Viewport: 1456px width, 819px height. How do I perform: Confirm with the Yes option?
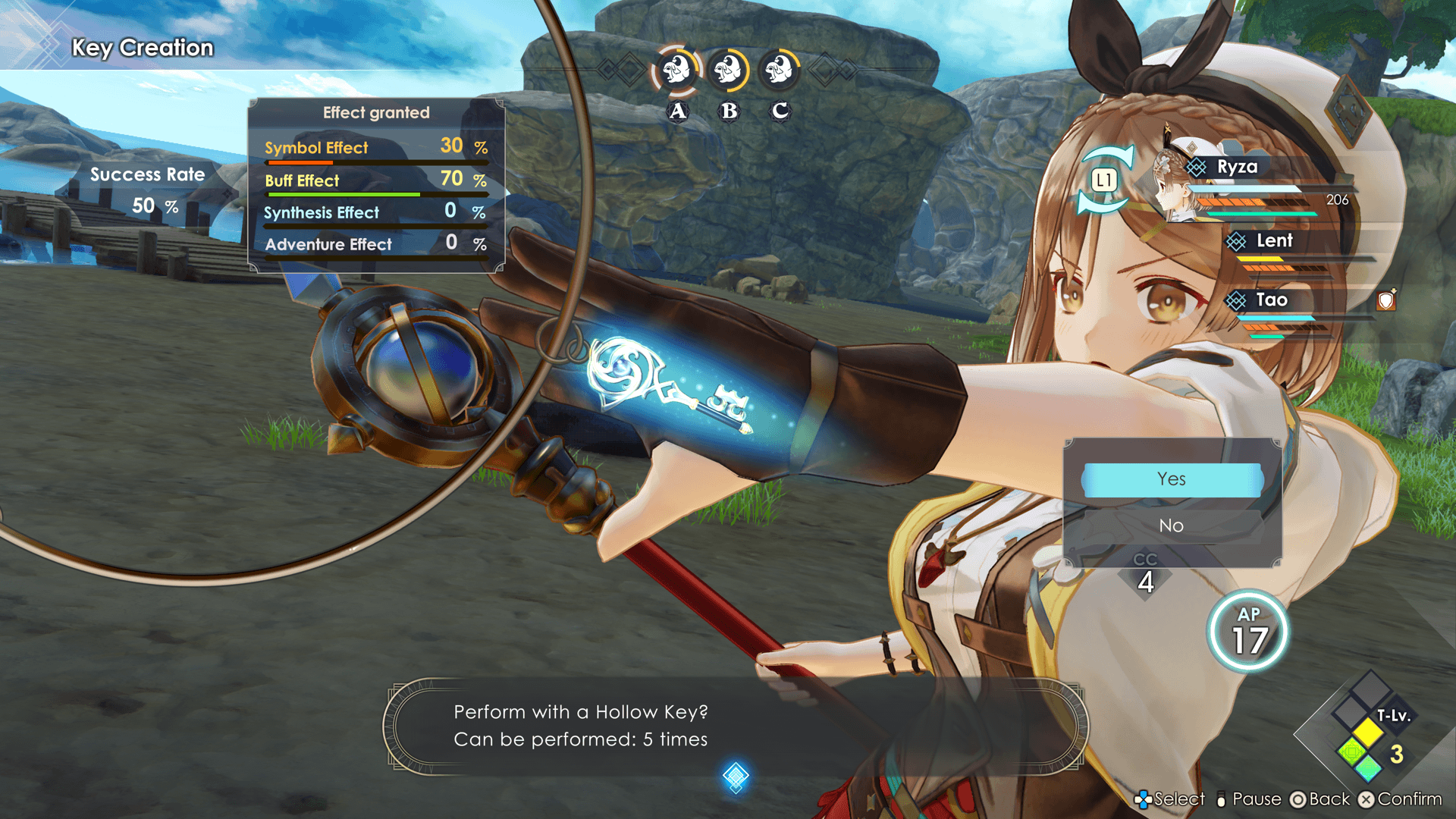click(1172, 479)
